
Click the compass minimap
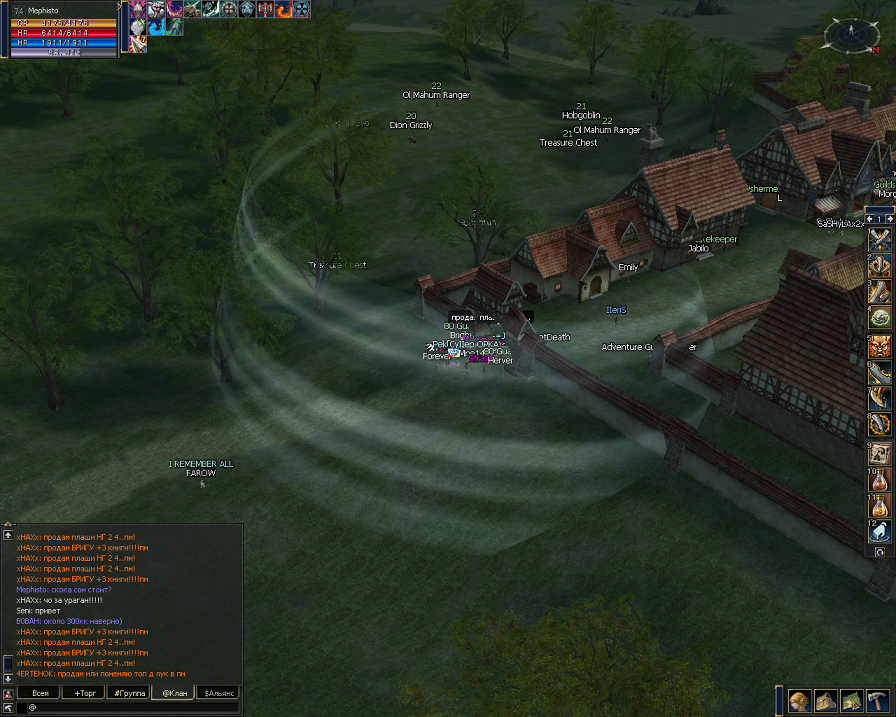tap(848, 36)
